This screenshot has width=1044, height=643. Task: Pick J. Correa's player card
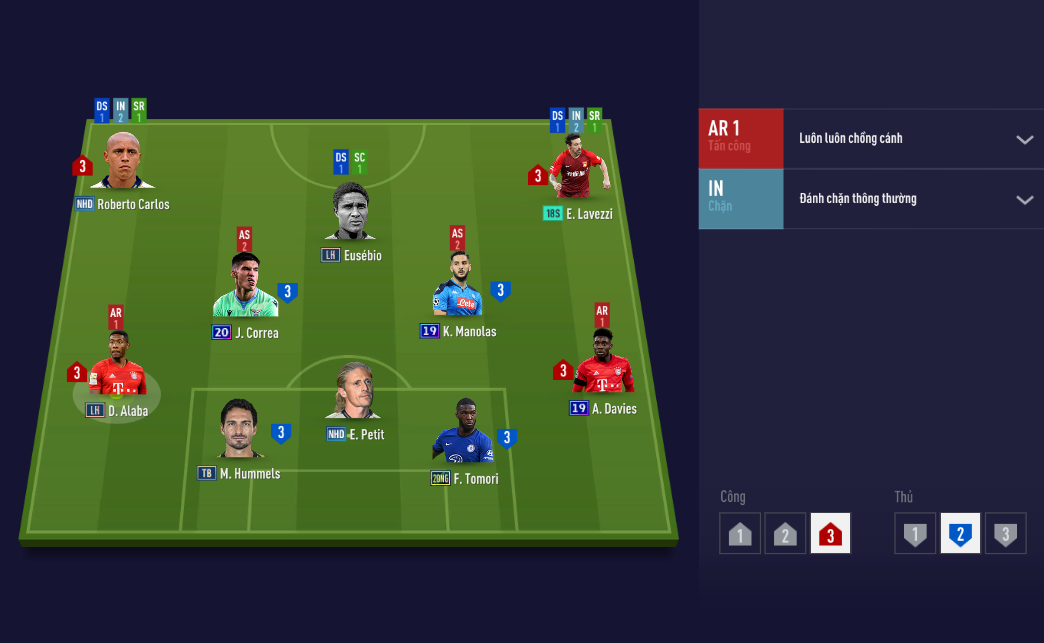(244, 288)
